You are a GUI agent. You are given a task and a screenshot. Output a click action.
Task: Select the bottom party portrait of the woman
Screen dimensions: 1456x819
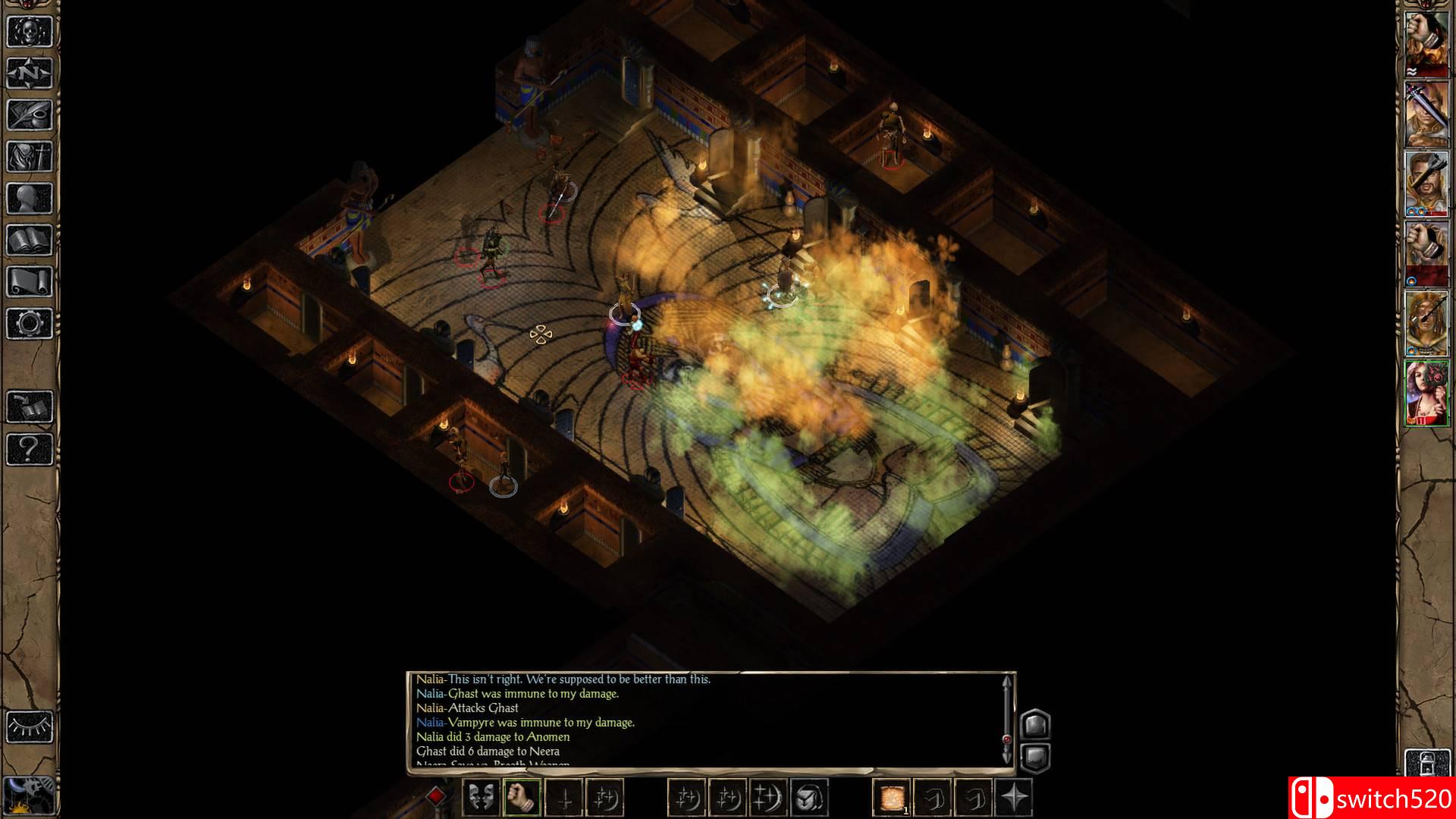(1426, 393)
